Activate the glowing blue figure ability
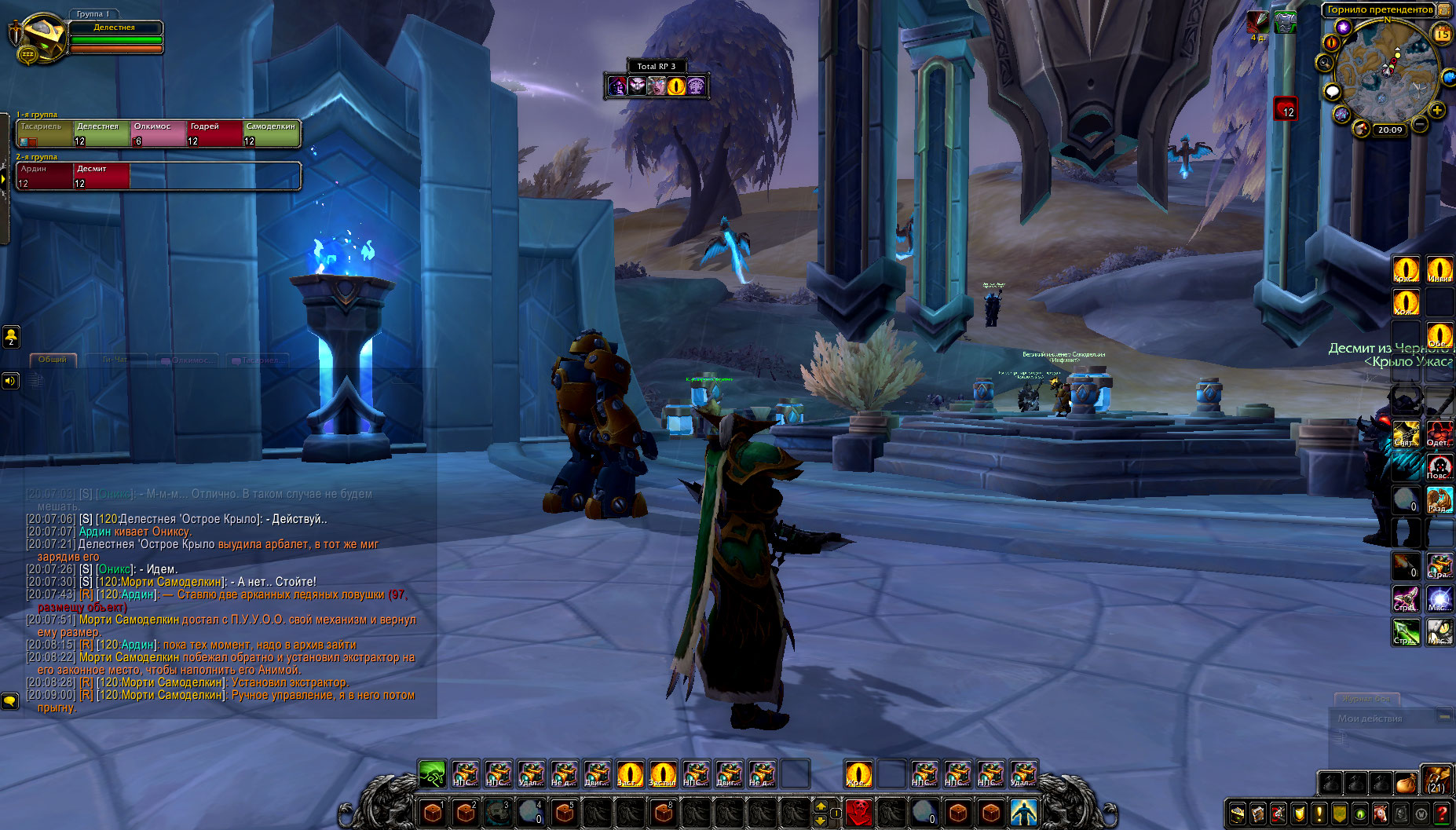Image resolution: width=1456 pixels, height=830 pixels. click(1023, 811)
